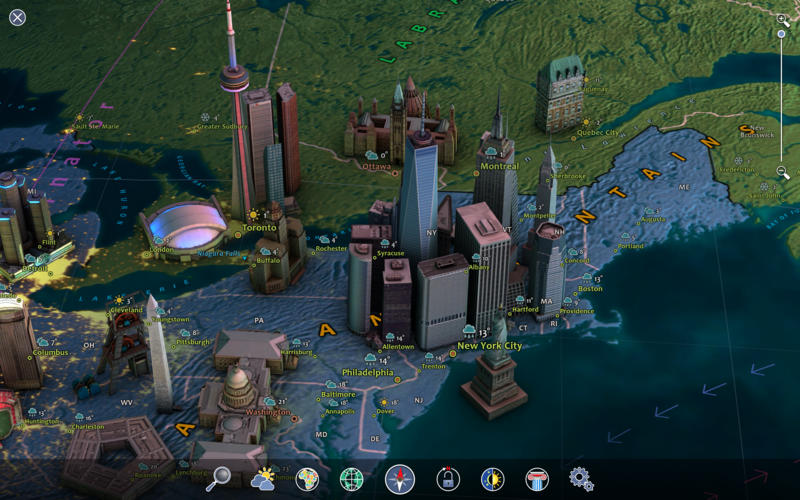This screenshot has width=800, height=500.
Task: Close the map view with the X button
Action: [x=18, y=18]
